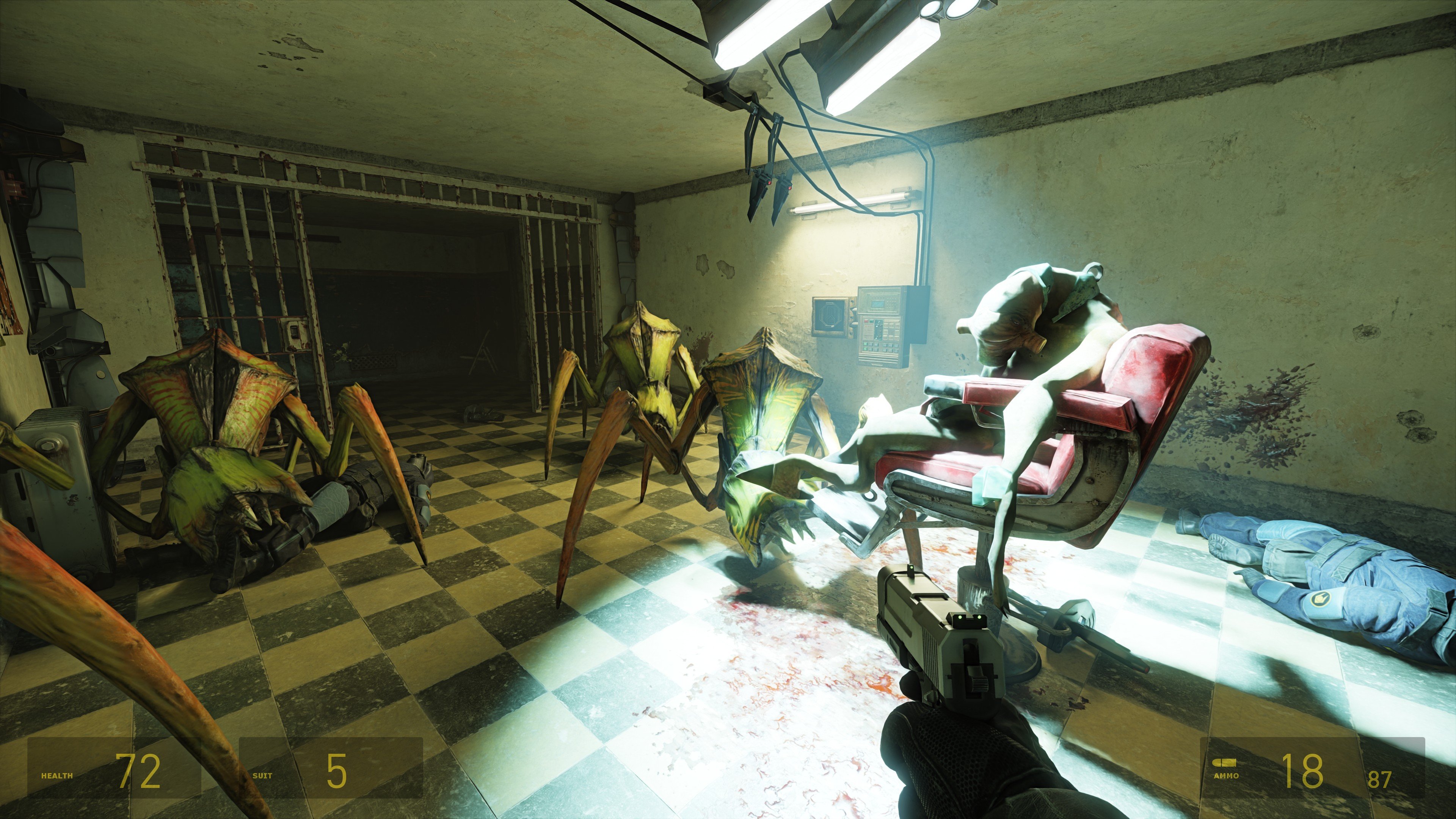Click the small screen on the fire alarm panel
The image size is (1456, 819).
point(879,304)
